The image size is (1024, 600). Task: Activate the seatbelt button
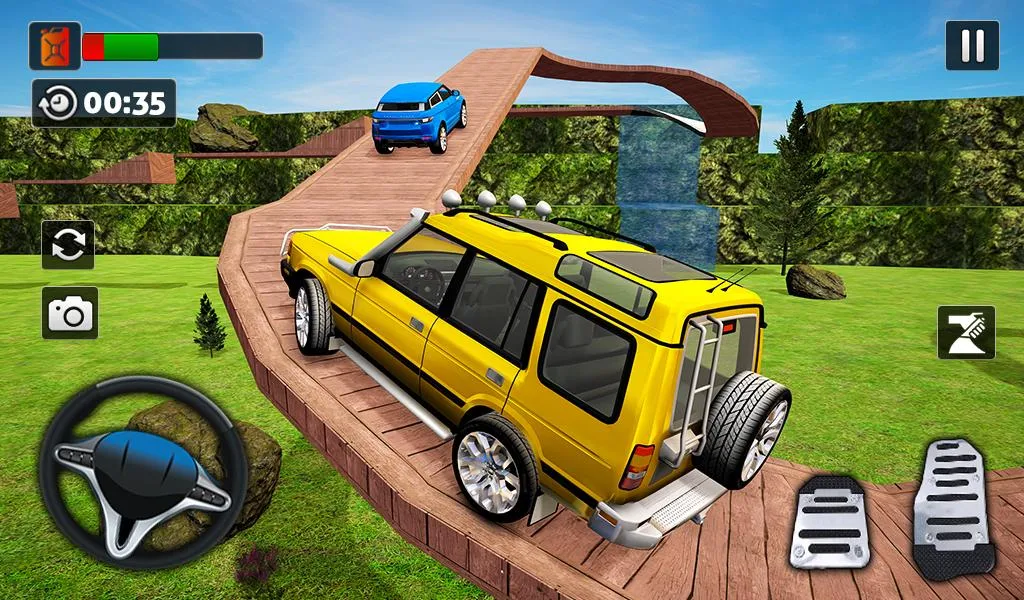click(x=966, y=332)
